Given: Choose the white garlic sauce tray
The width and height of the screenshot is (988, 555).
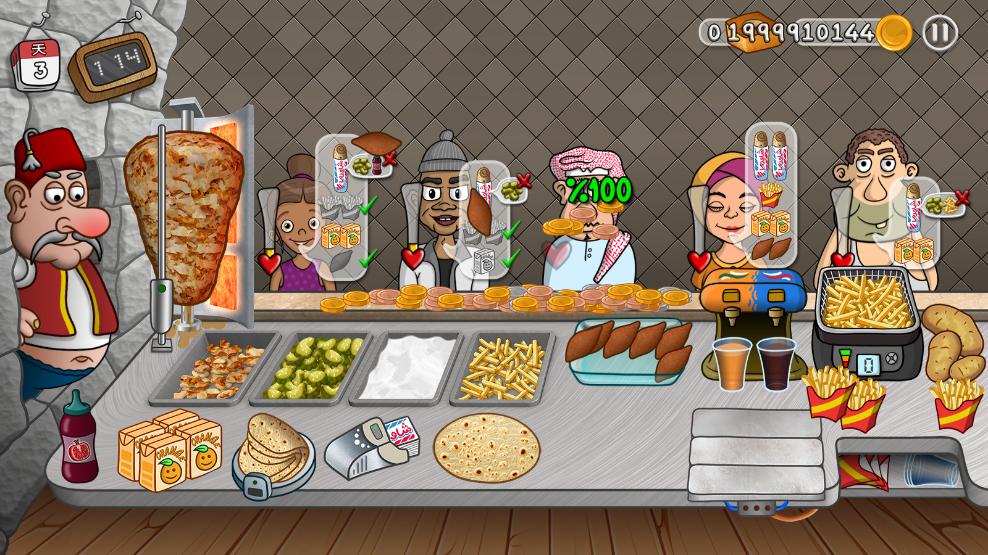Looking at the screenshot, I should point(408,366).
